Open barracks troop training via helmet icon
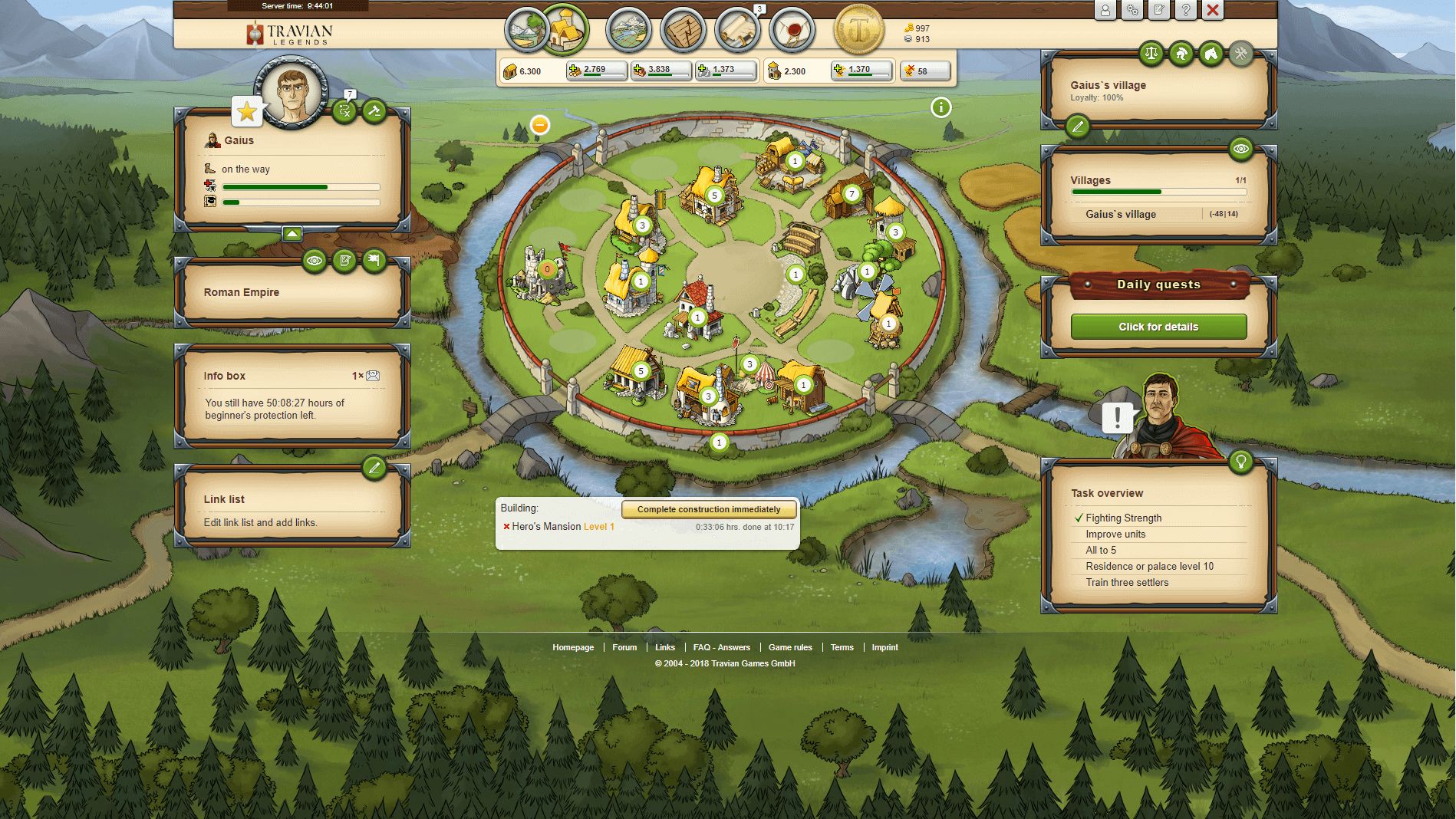The height and width of the screenshot is (819, 1456). coord(1181,54)
